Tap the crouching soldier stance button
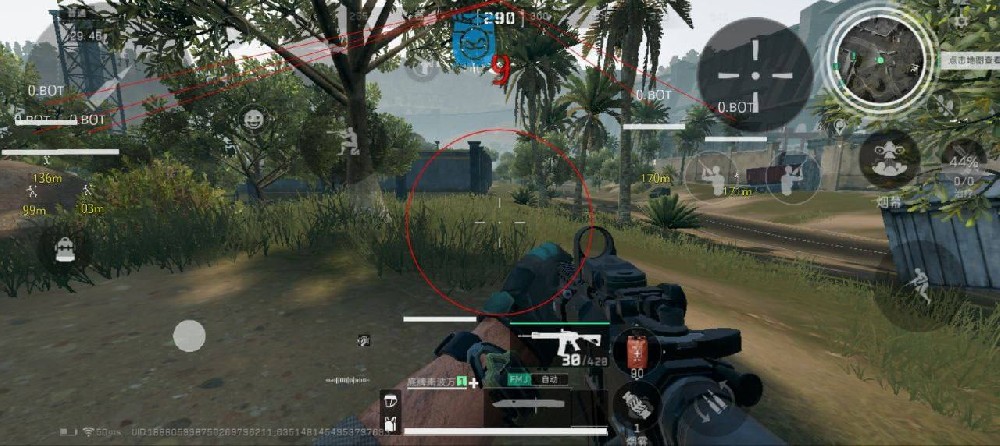The height and width of the screenshot is (446, 1000). coord(346,141)
